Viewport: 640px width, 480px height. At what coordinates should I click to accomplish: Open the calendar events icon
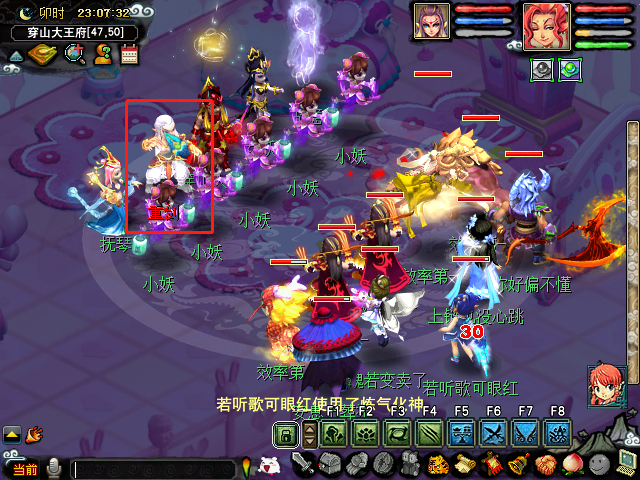(x=129, y=54)
